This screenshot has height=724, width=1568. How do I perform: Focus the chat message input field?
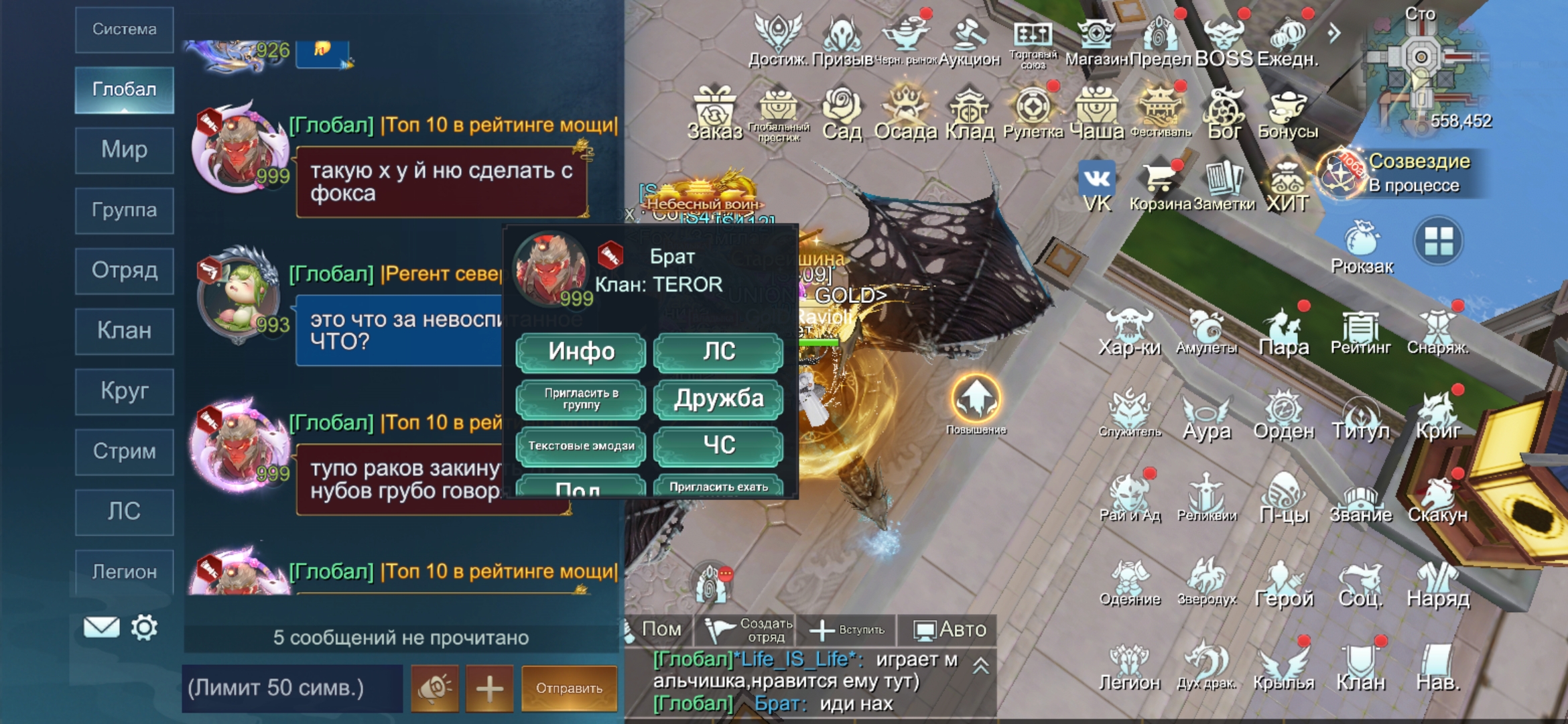292,688
